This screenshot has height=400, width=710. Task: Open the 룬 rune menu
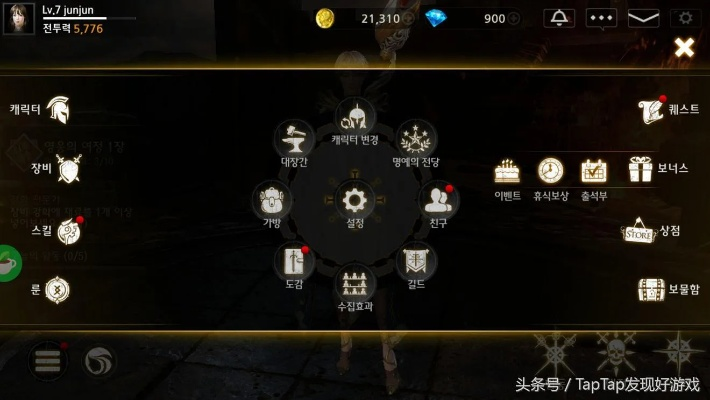pos(58,290)
